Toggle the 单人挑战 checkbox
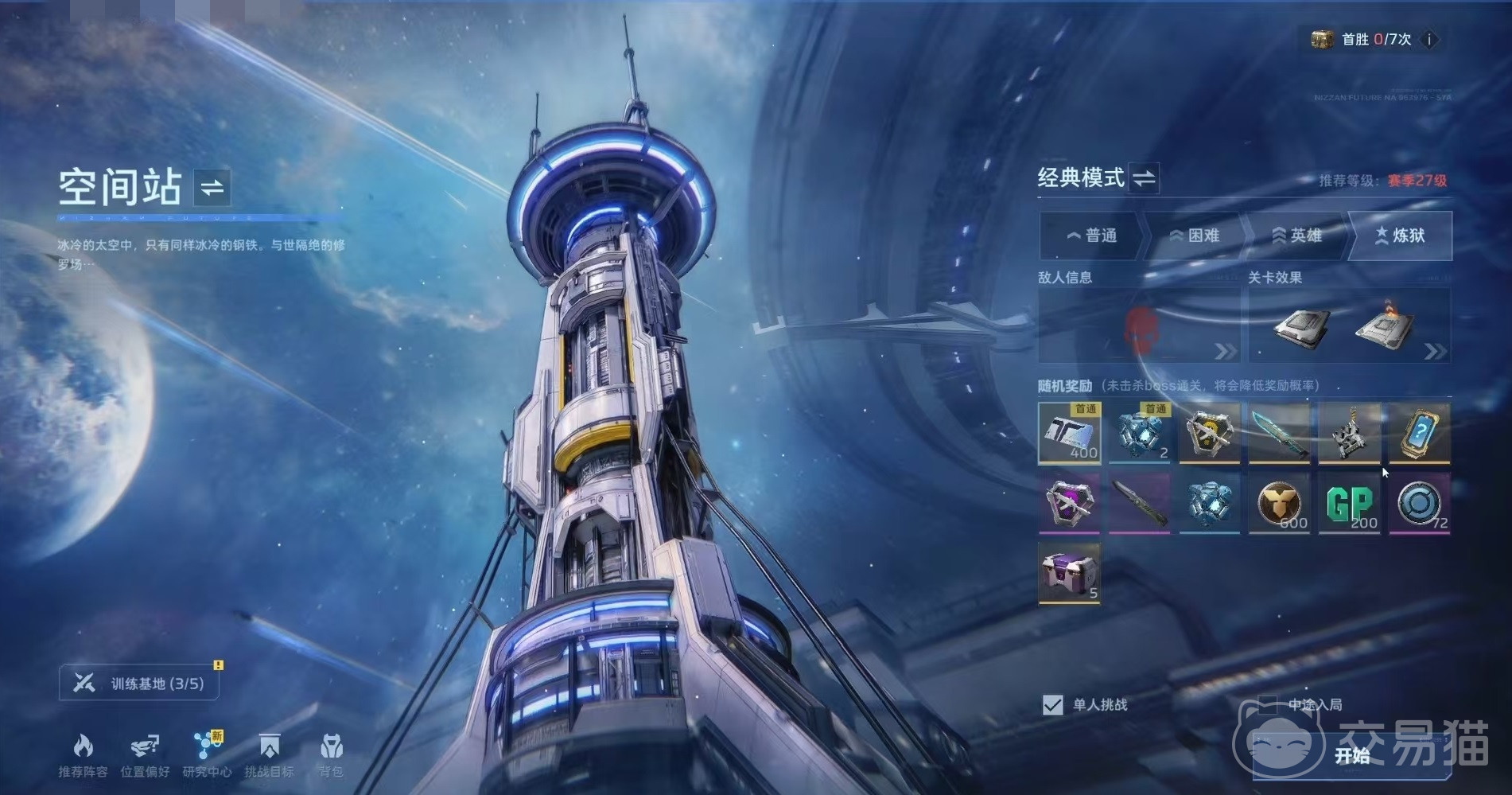Viewport: 1512px width, 795px height. [1052, 705]
